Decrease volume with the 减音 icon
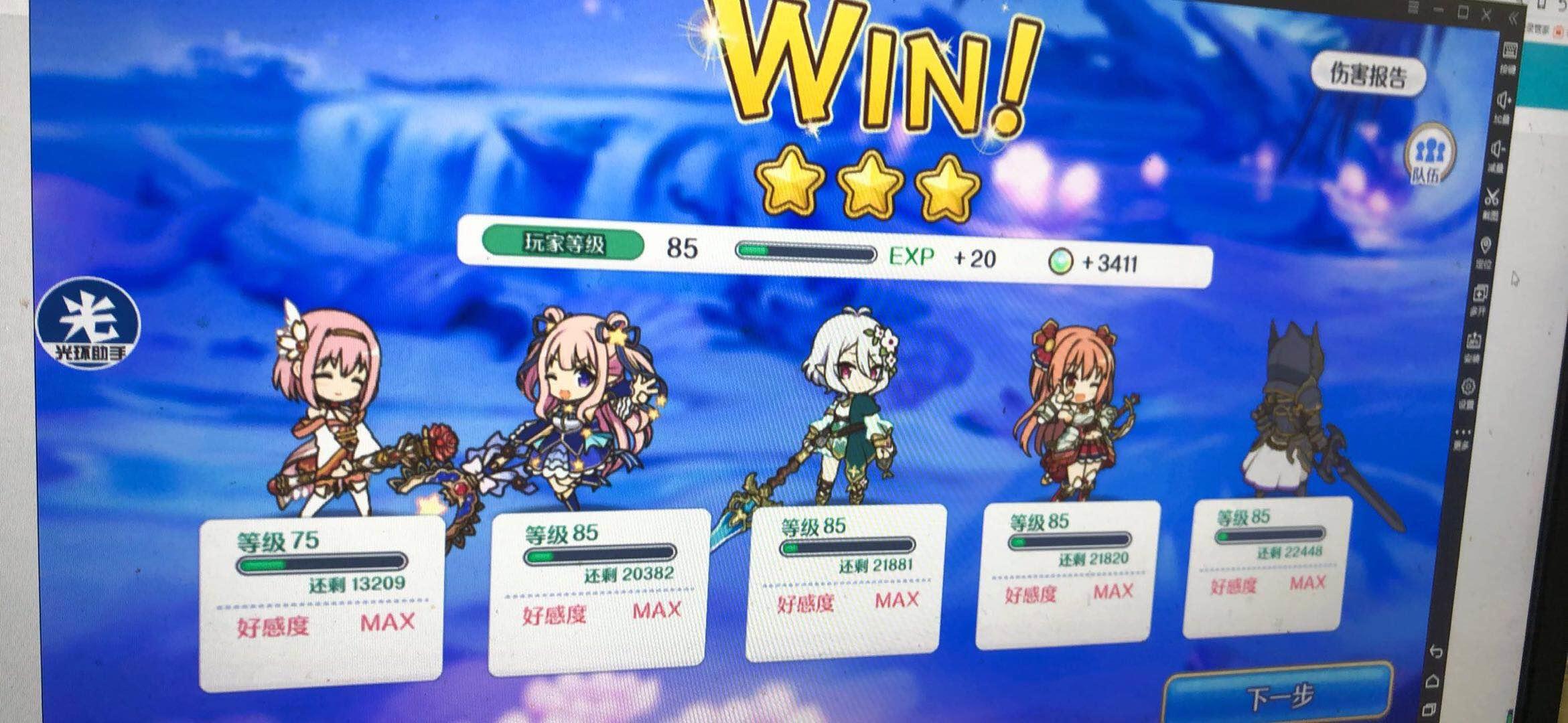This screenshot has height=723, width=1568. pos(1496,148)
